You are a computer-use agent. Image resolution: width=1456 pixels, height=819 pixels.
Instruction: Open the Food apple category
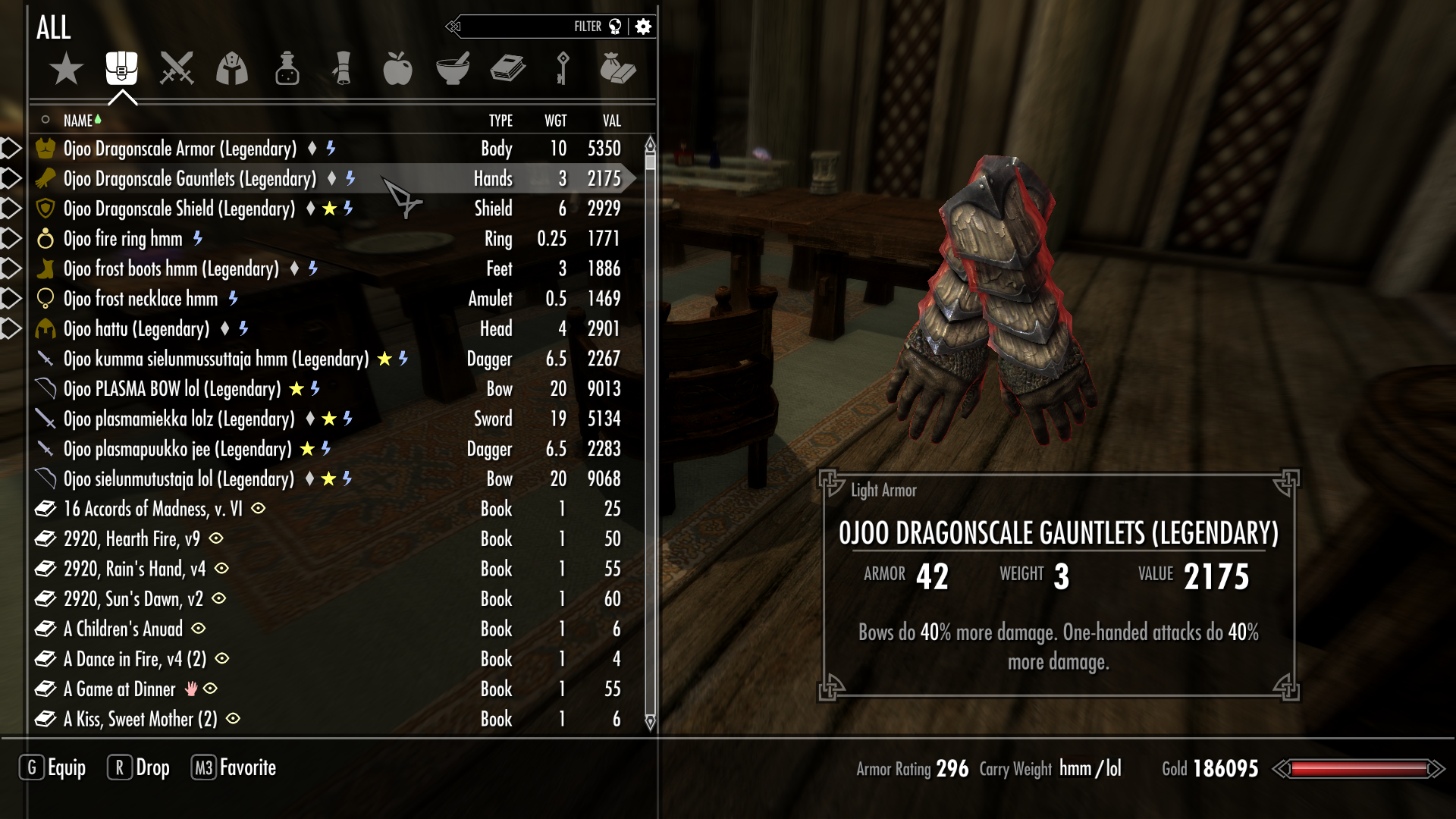pos(397,69)
